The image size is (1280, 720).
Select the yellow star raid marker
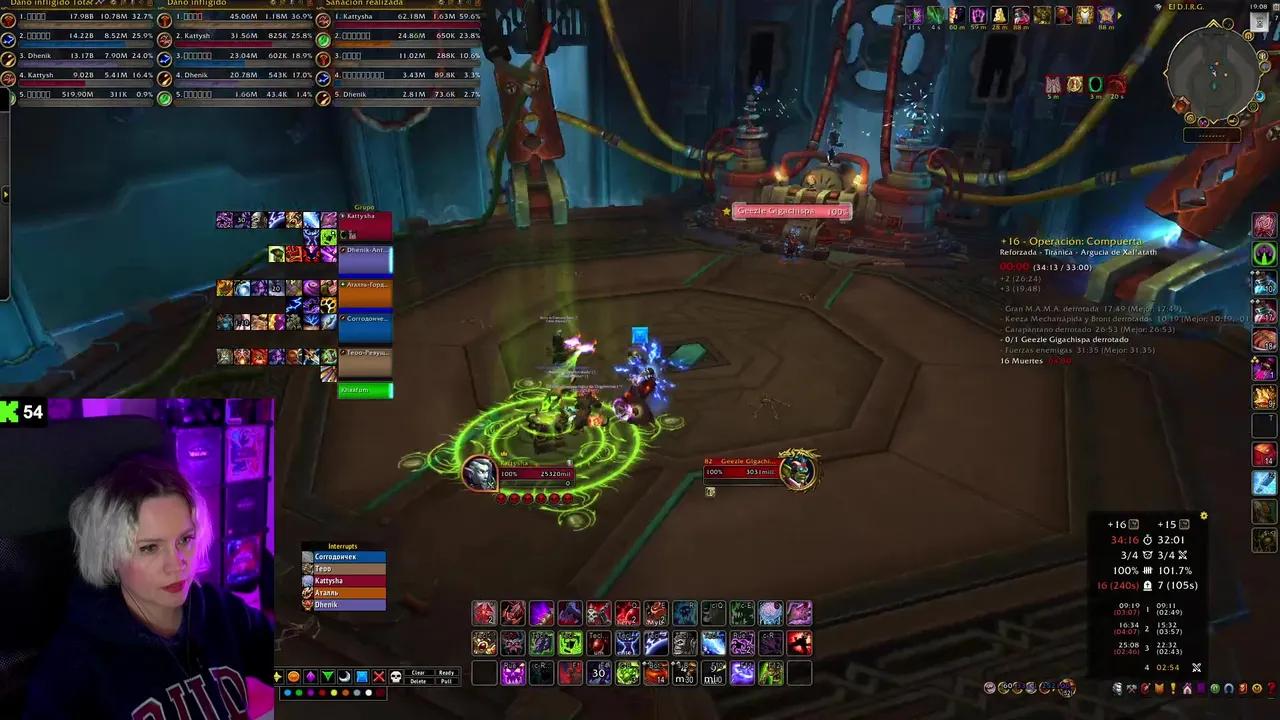click(277, 676)
